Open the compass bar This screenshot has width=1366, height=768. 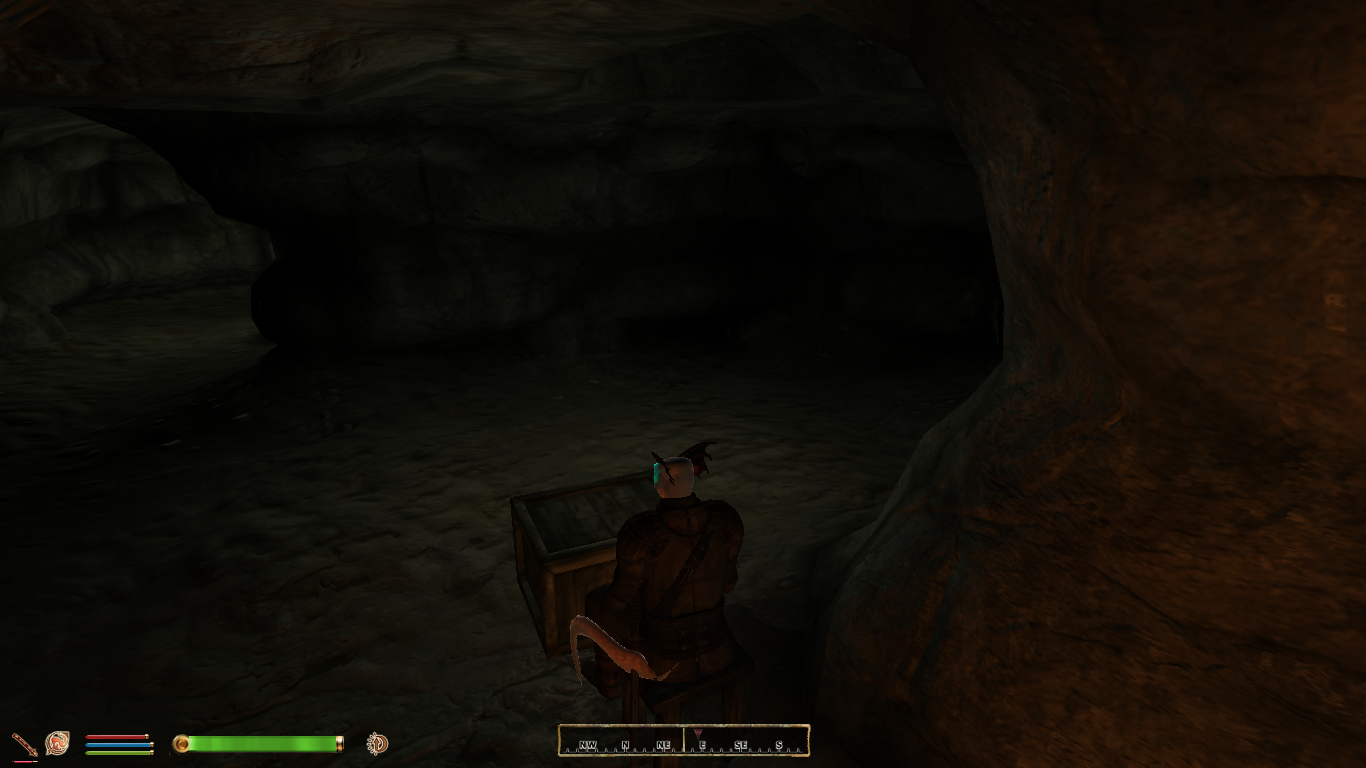pos(683,741)
